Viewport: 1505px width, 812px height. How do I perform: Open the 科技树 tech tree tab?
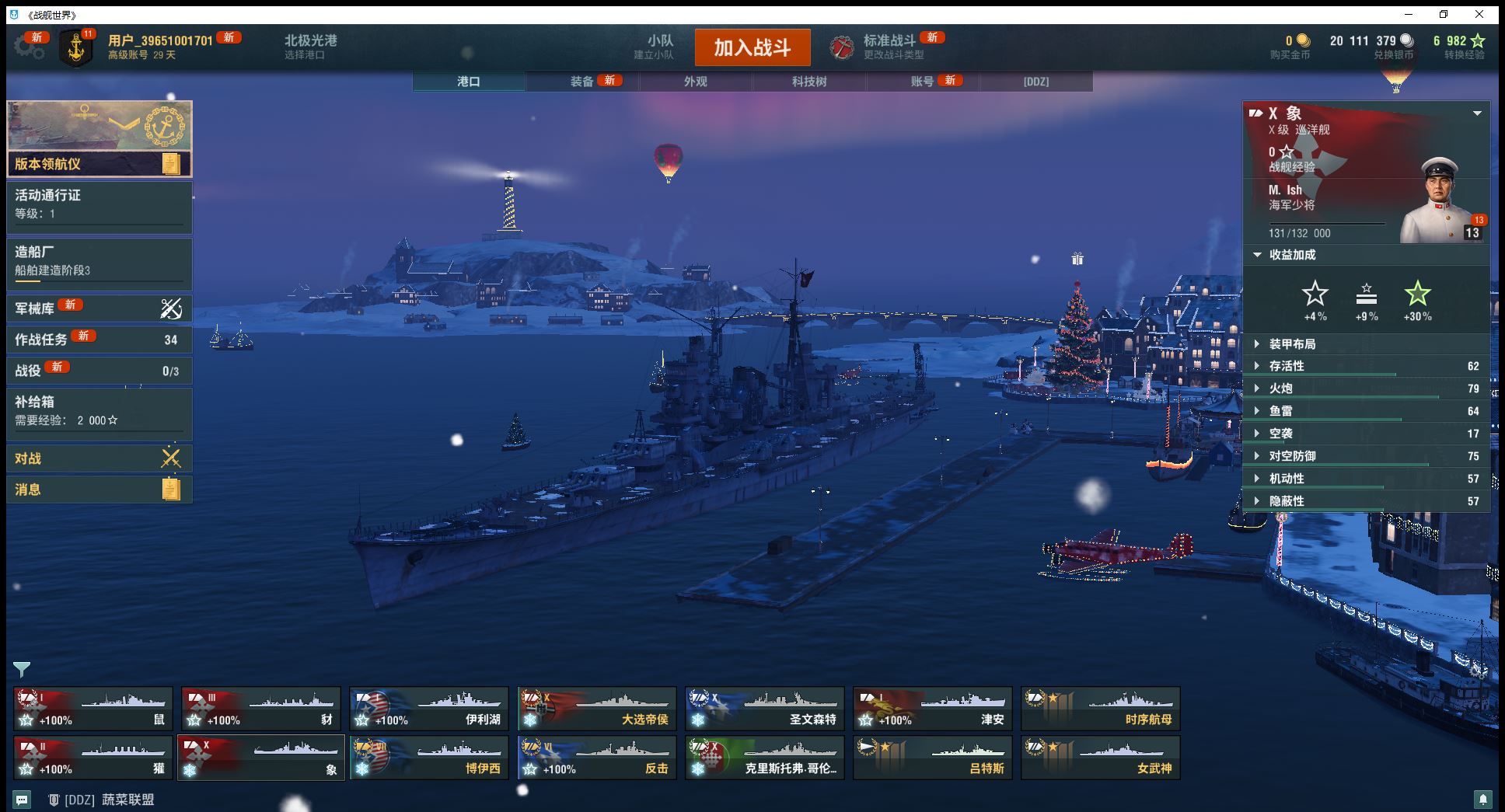809,82
